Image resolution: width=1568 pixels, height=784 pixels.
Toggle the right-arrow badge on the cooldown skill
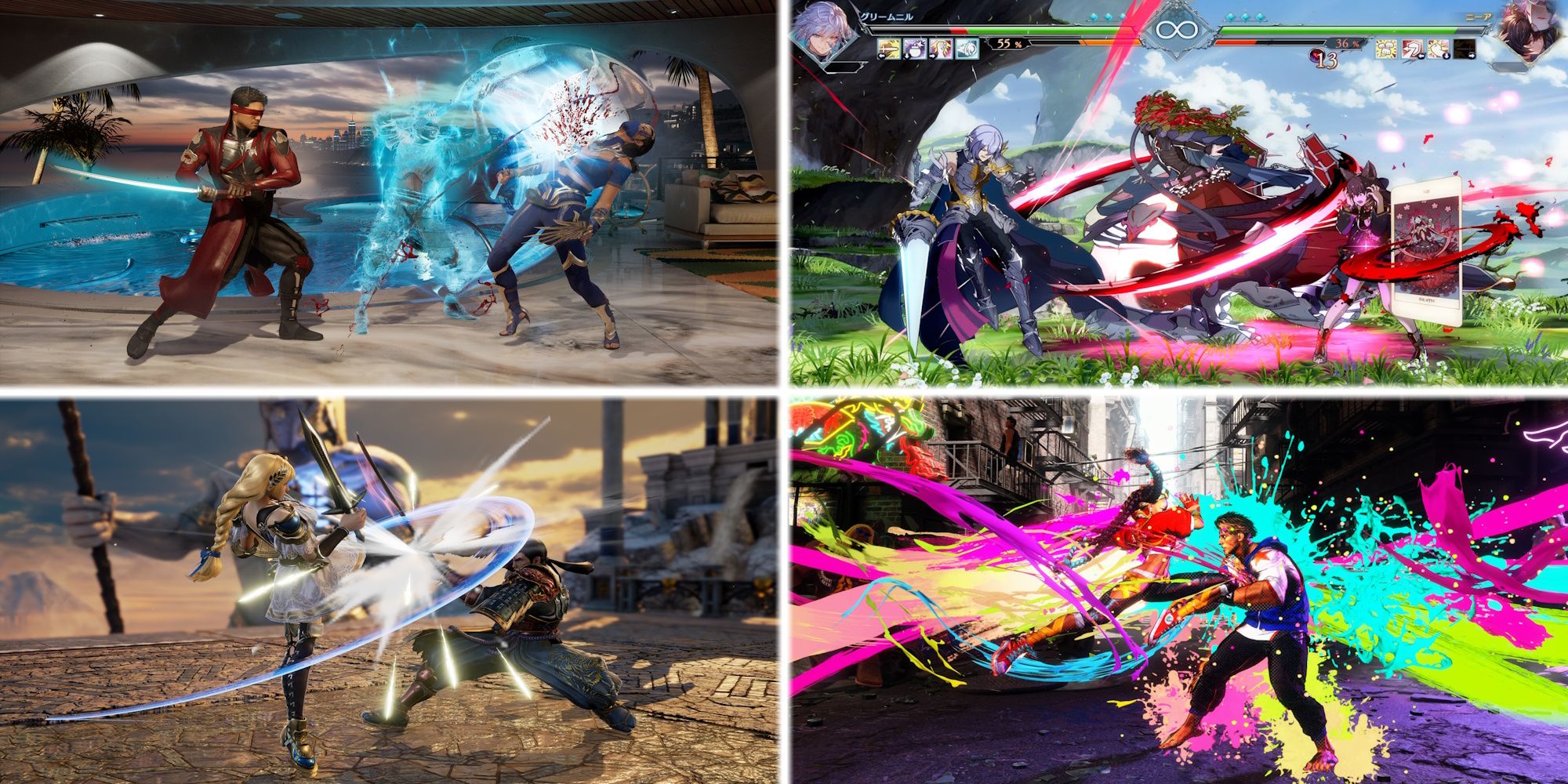tap(1472, 56)
